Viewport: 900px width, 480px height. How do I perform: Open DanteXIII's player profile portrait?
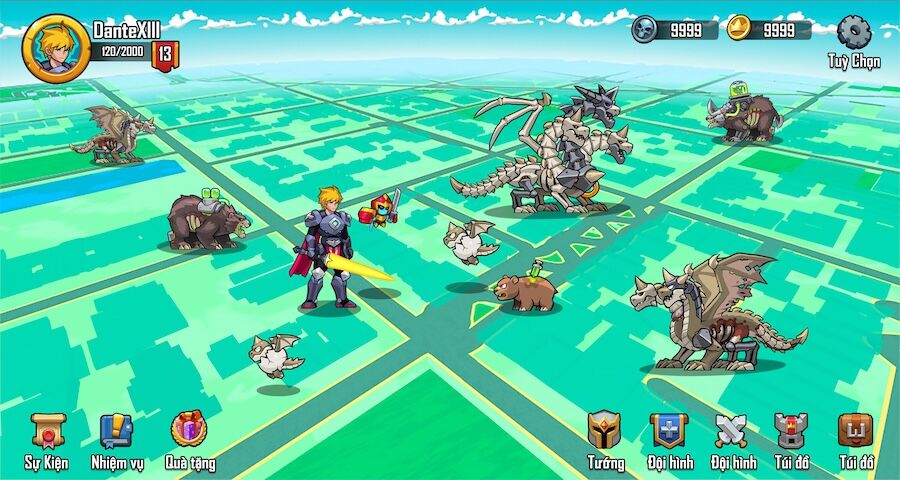click(56, 47)
